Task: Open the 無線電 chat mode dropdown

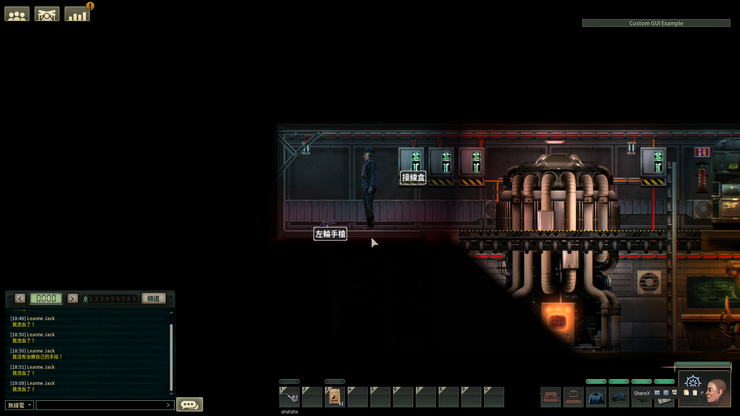Action: click(x=19, y=405)
